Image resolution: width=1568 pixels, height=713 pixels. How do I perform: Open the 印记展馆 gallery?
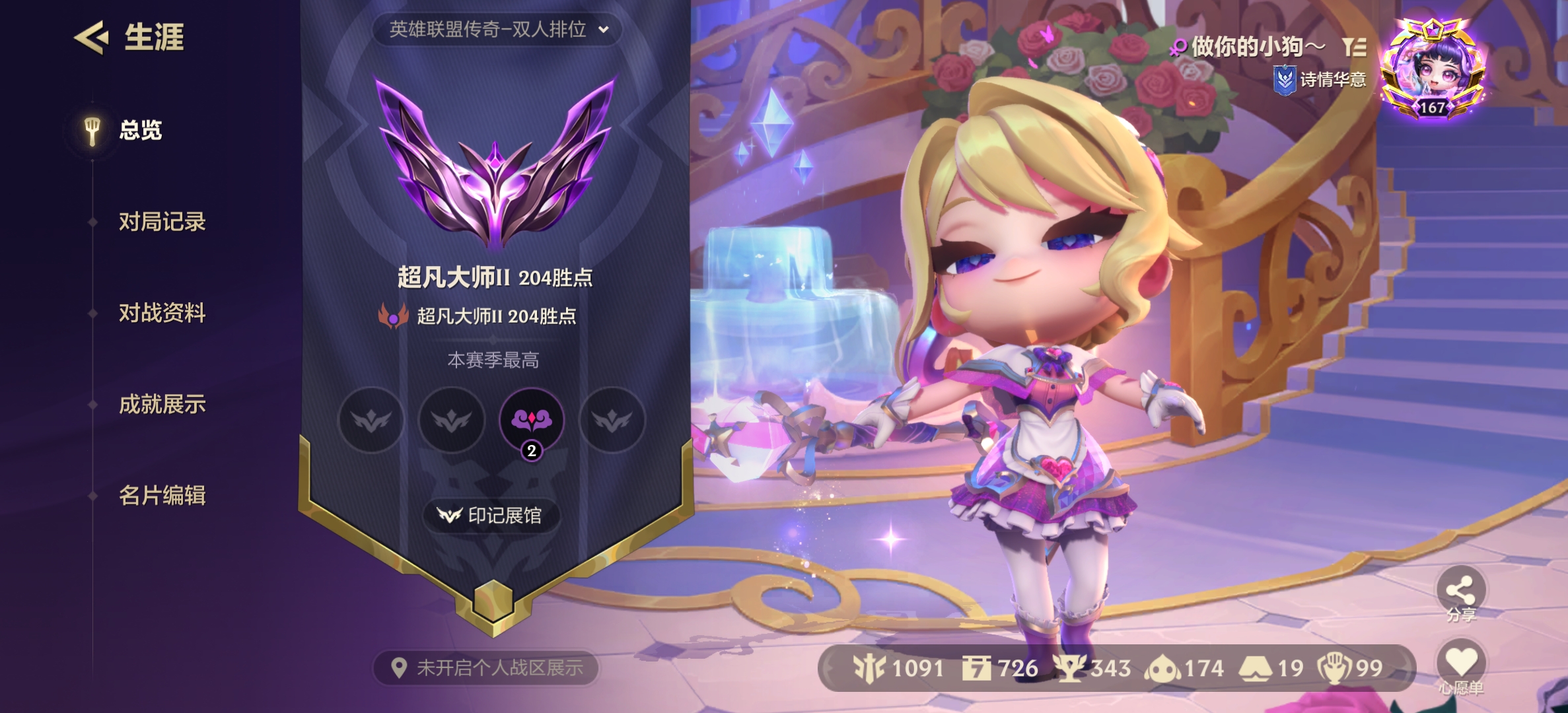(491, 515)
